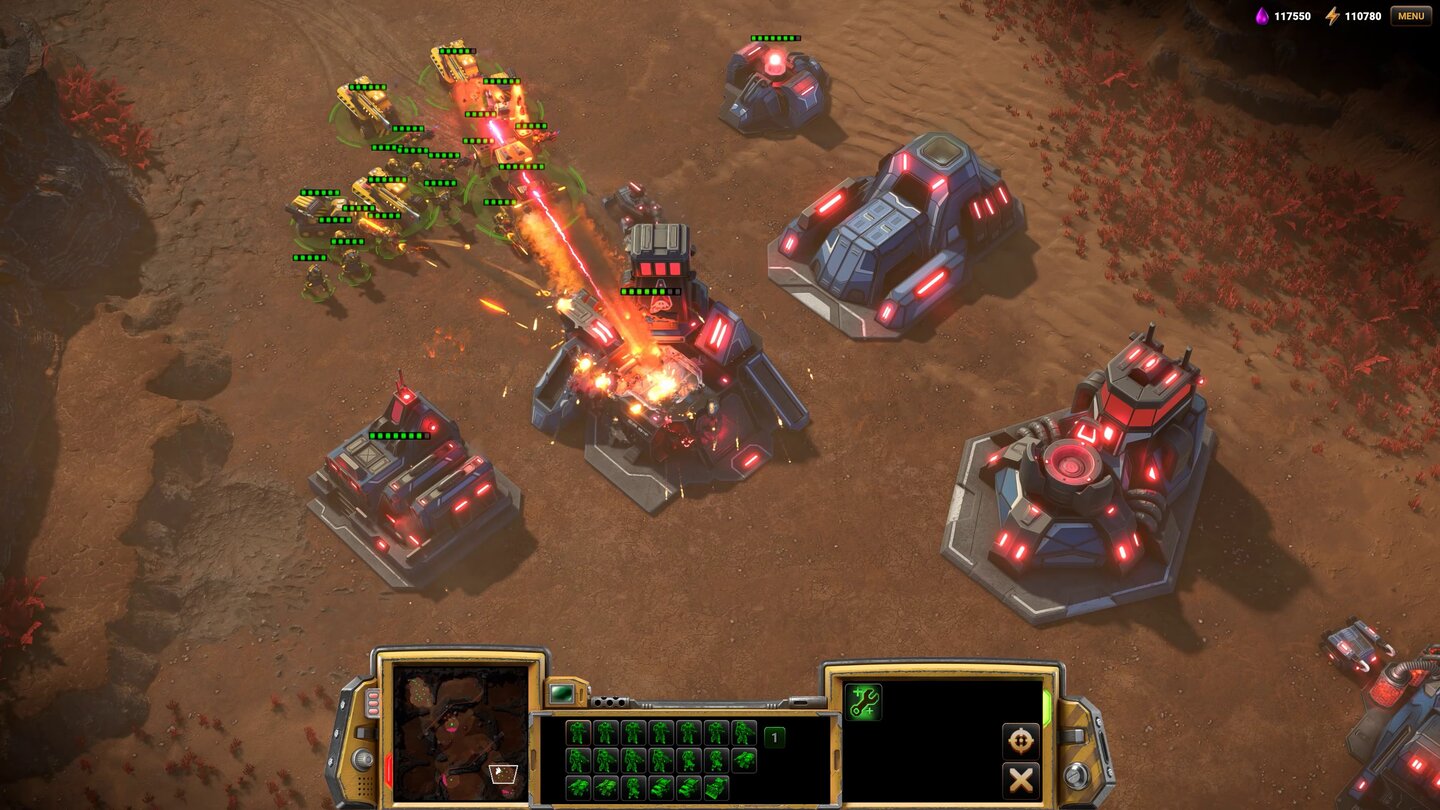Click the lightning energy resource icon
The height and width of the screenshot is (810, 1440).
[x=1331, y=16]
